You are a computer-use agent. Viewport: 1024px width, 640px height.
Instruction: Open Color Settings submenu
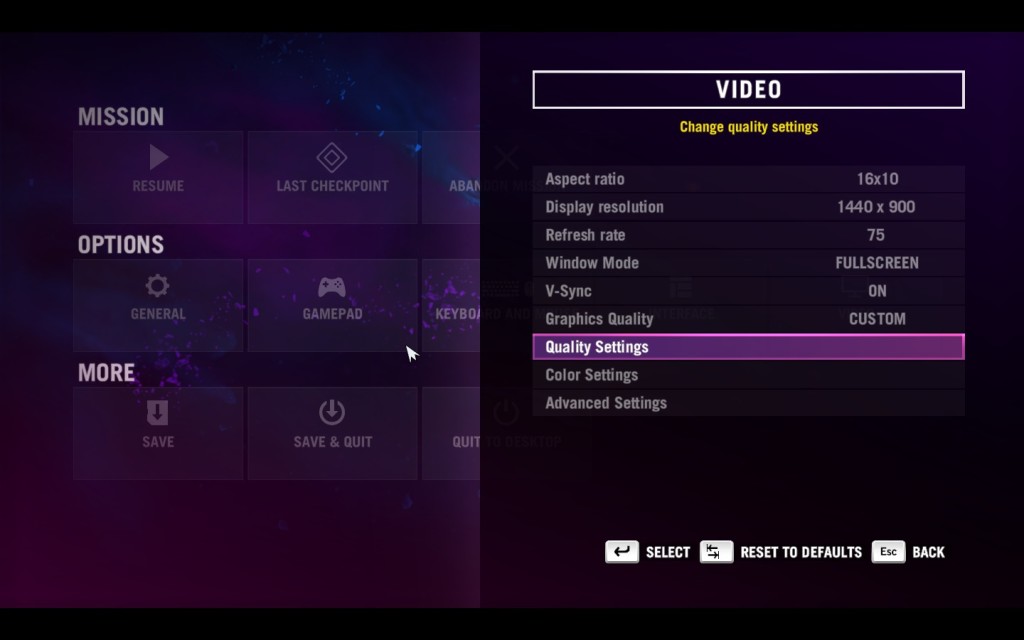748,375
